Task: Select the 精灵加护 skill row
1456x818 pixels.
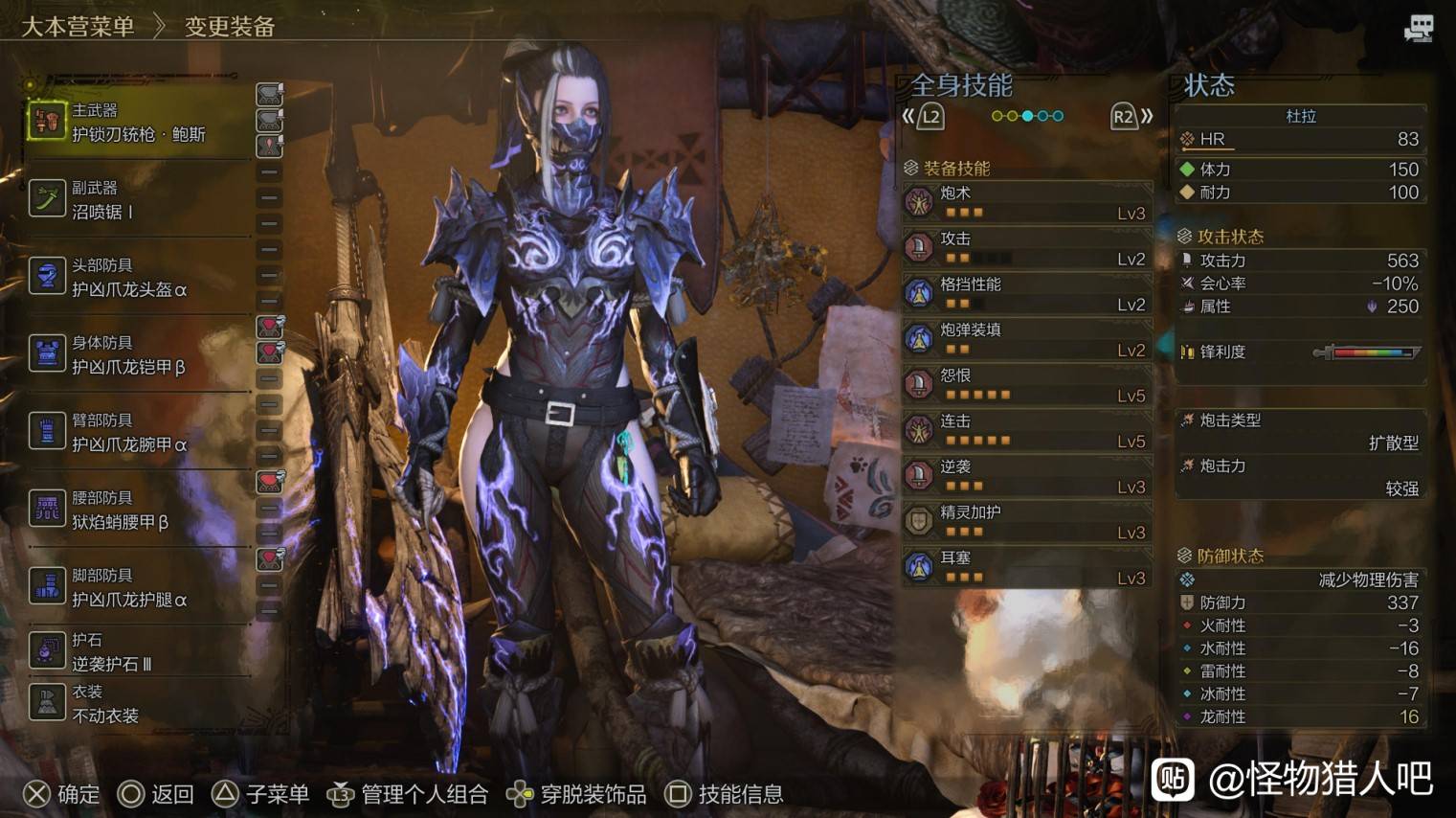Action: coord(1026,521)
